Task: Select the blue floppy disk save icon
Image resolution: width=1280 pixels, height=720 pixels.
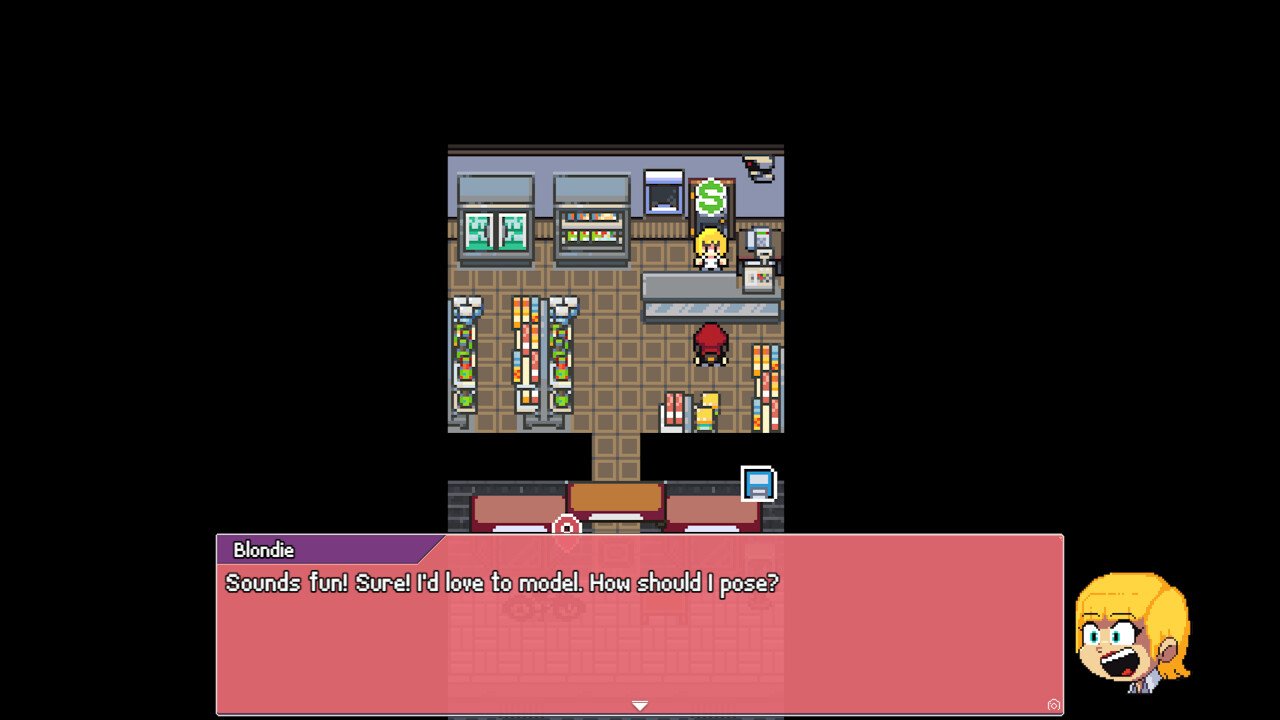Action: (758, 485)
